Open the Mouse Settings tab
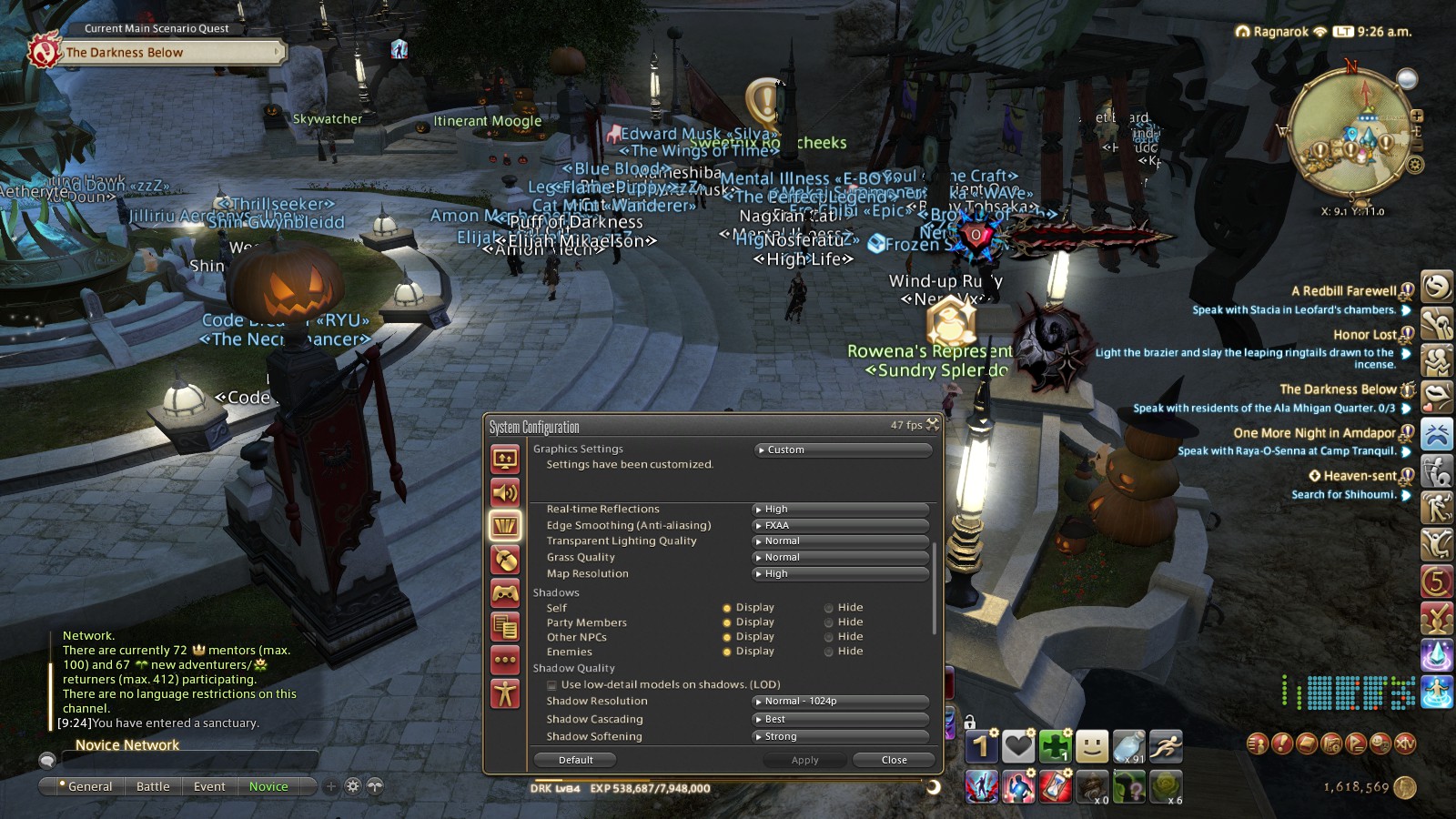This screenshot has height=819, width=1456. coord(505,561)
